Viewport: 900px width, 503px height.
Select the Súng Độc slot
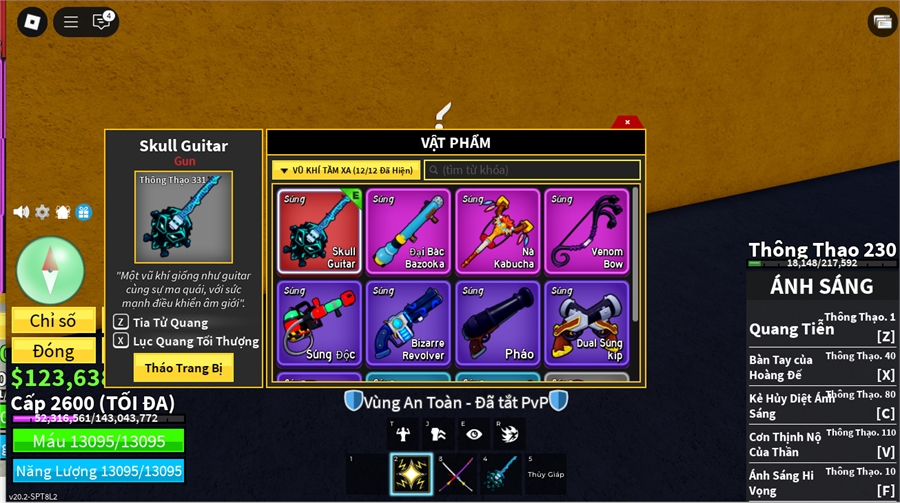coord(320,323)
